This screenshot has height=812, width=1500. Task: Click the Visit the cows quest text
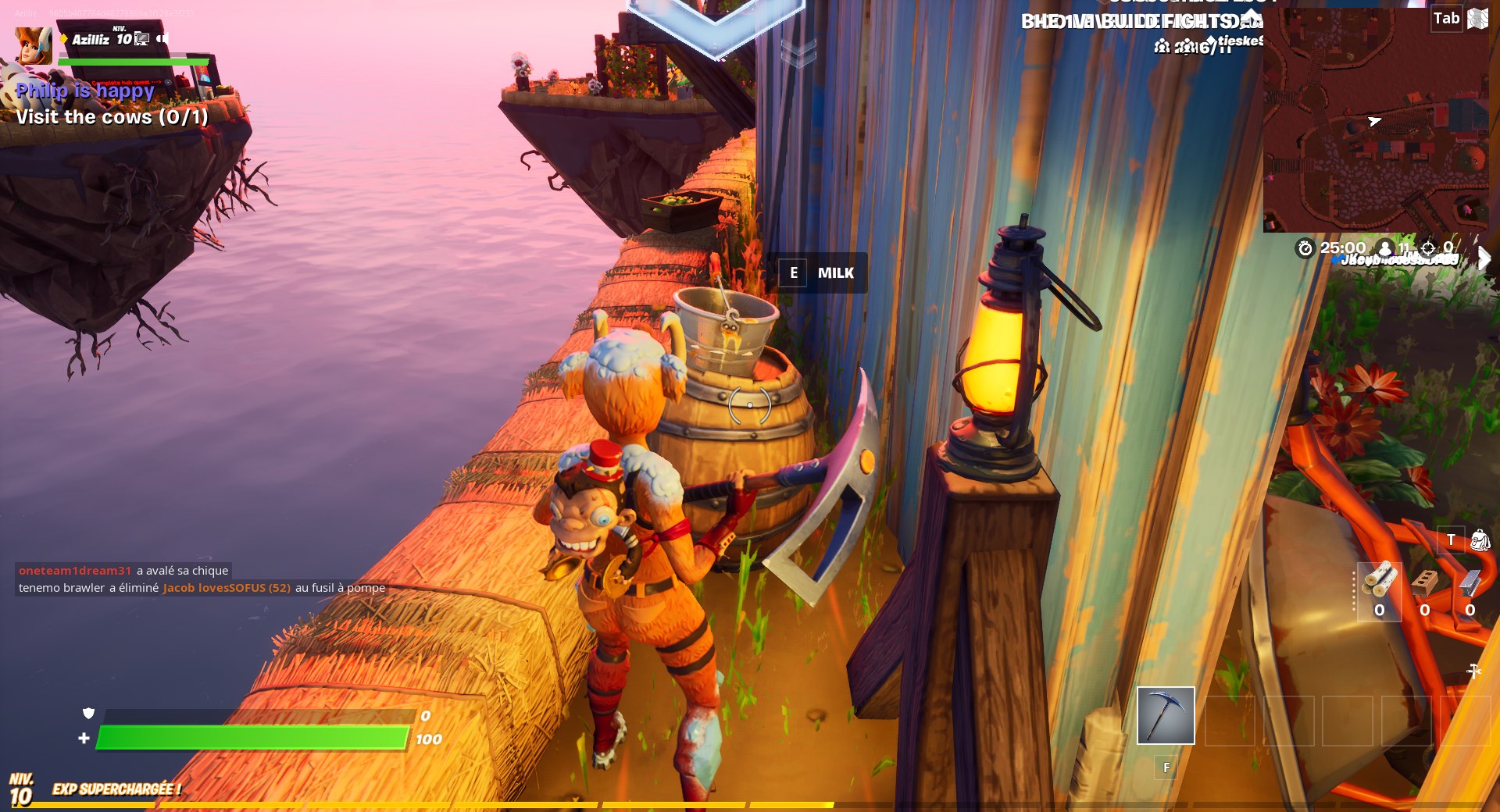pyautogui.click(x=112, y=117)
